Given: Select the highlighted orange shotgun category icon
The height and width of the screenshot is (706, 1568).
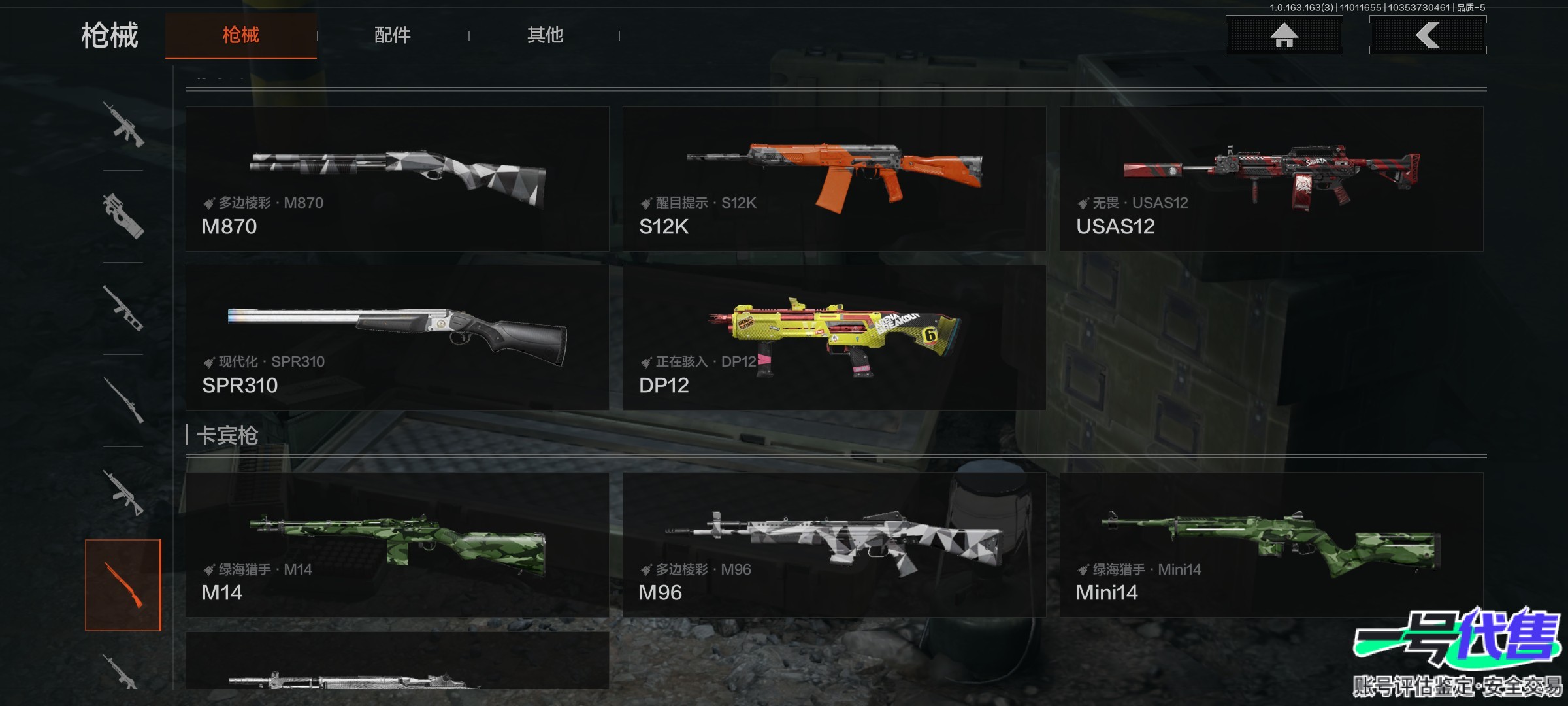Looking at the screenshot, I should 123,584.
